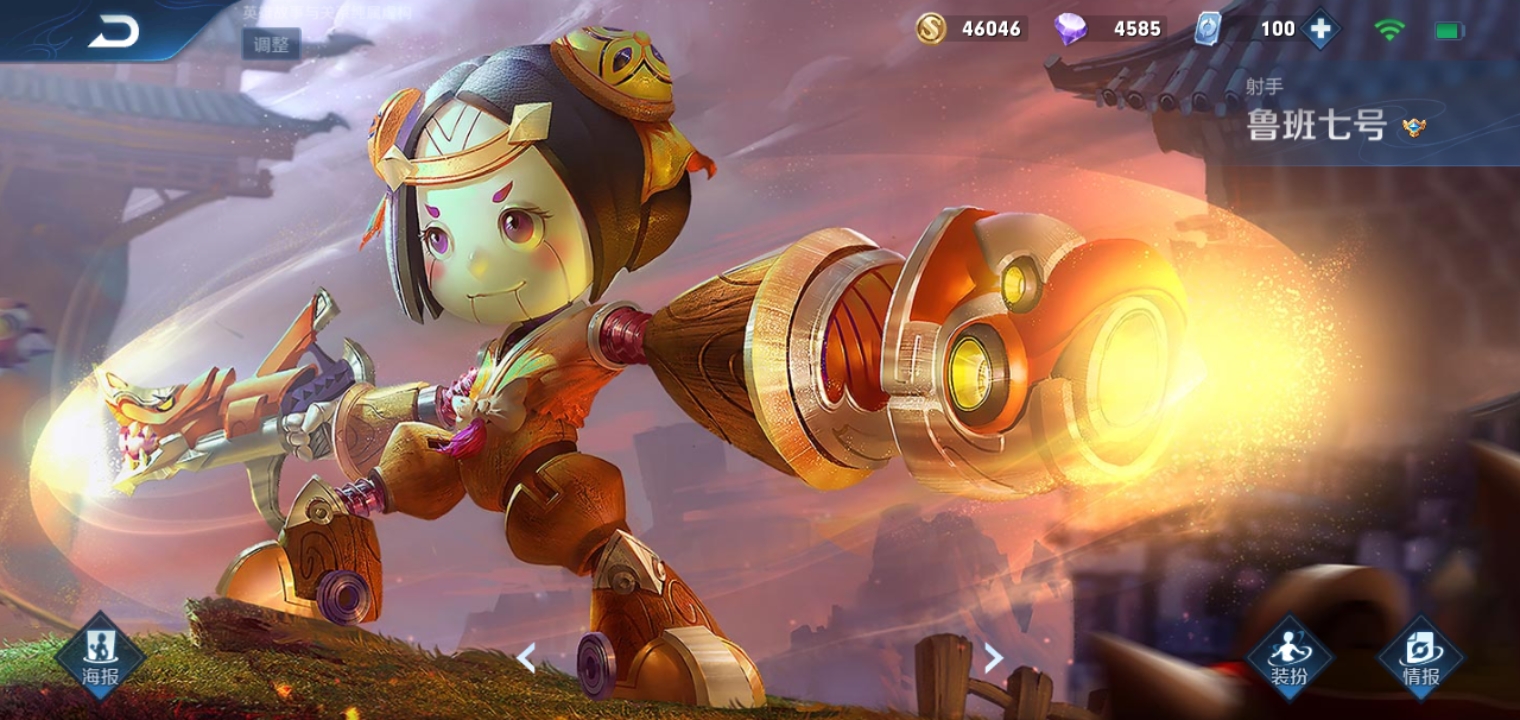1520x720 pixels.
Task: Go back using the return arrow
Action: pyautogui.click(x=113, y=32)
